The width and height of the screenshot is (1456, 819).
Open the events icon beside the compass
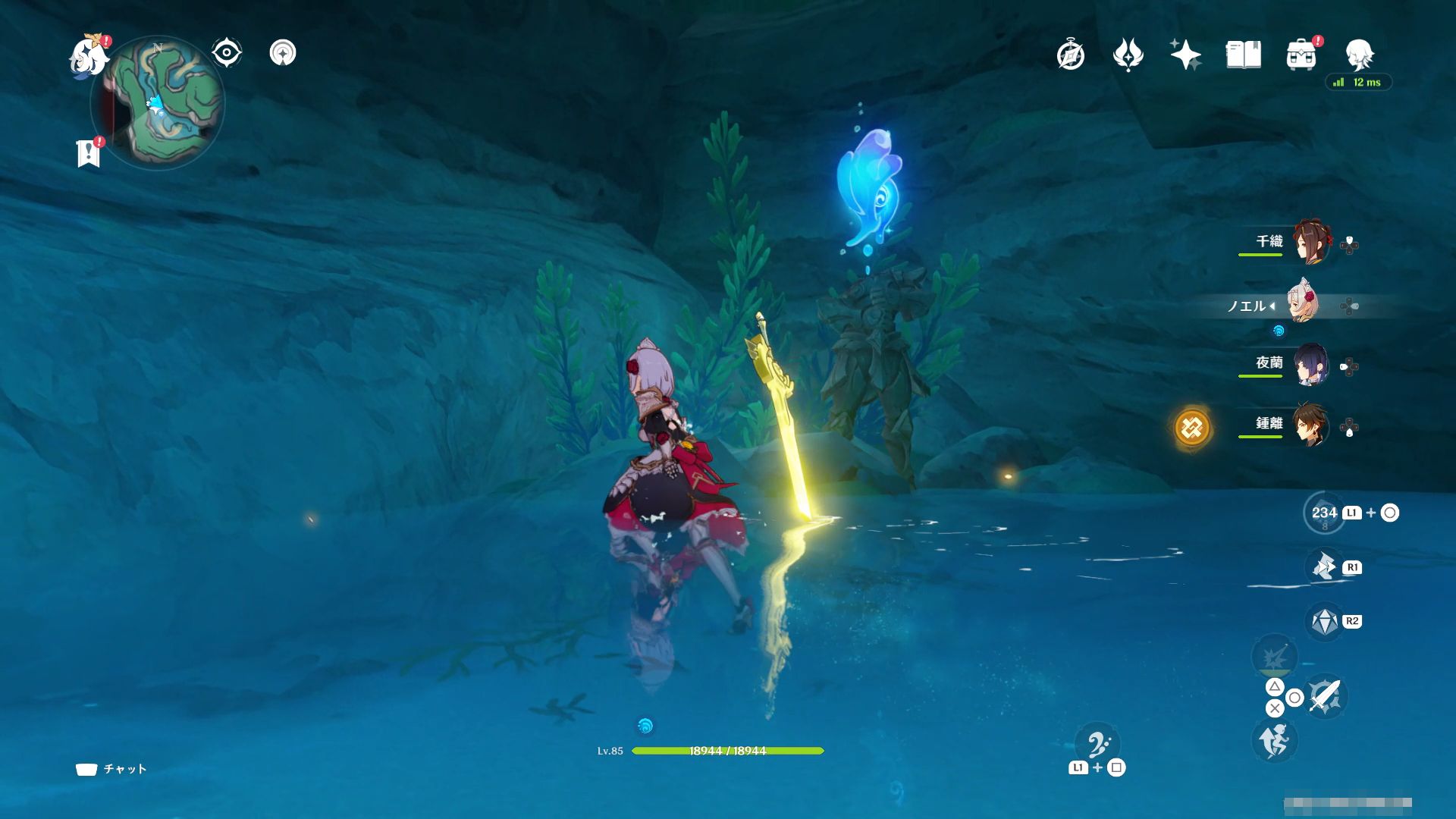[x=1128, y=55]
